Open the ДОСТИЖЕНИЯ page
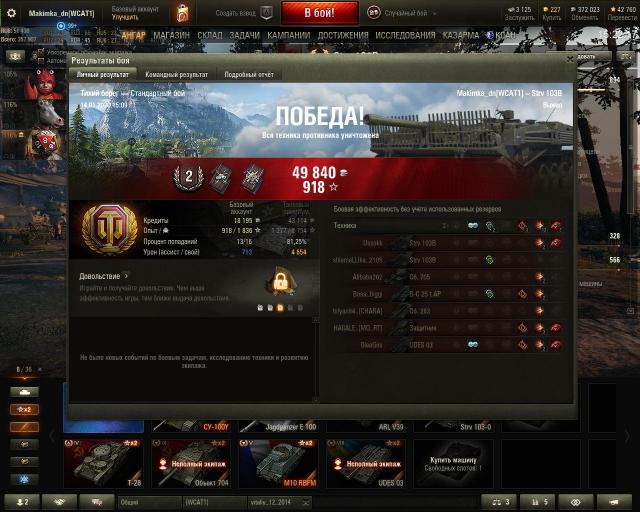Screen dimensions: 640x512 (x=343, y=35)
